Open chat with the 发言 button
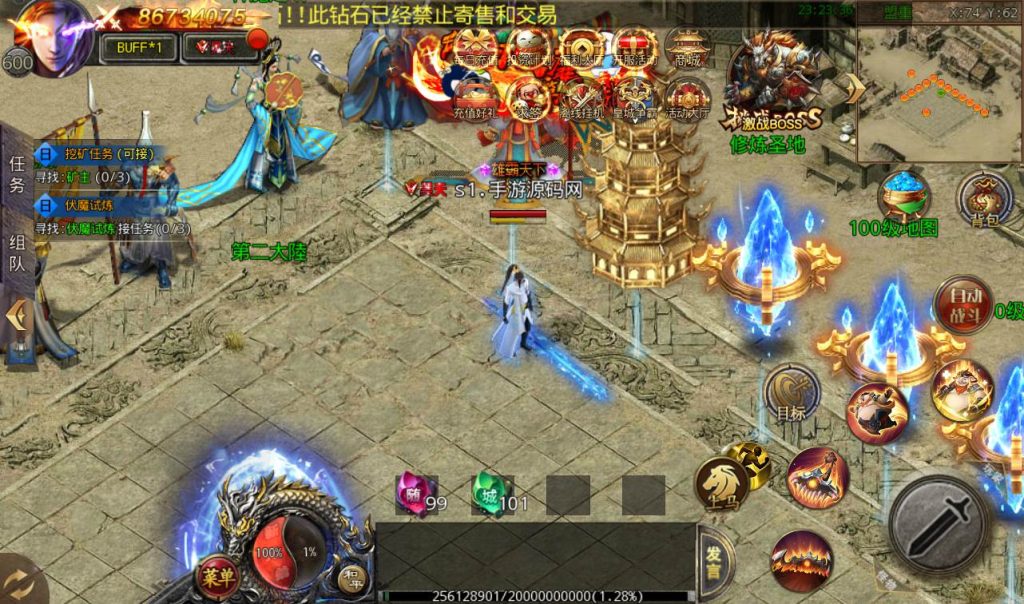Viewport: 1024px width, 604px height. (713, 563)
